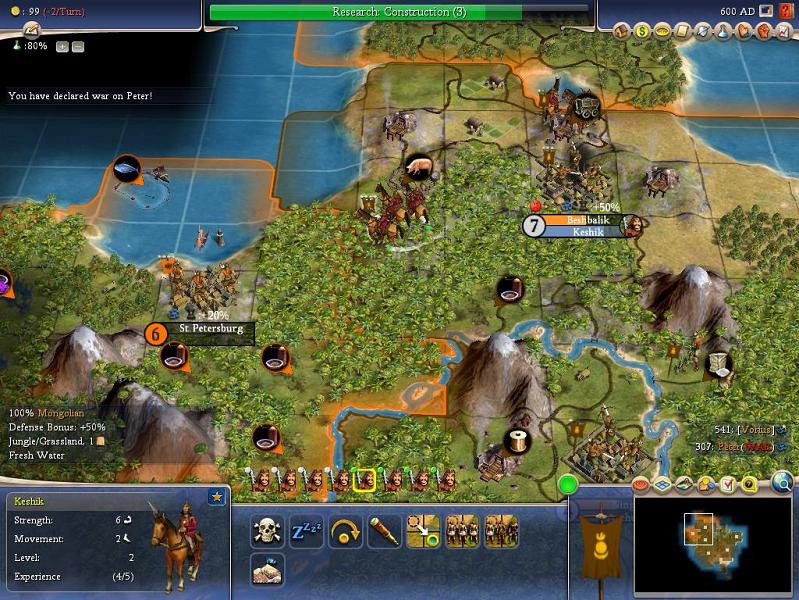Viewport: 799px width, 600px height.
Task: Select the St. Petersburg city name bar
Action: (x=211, y=328)
